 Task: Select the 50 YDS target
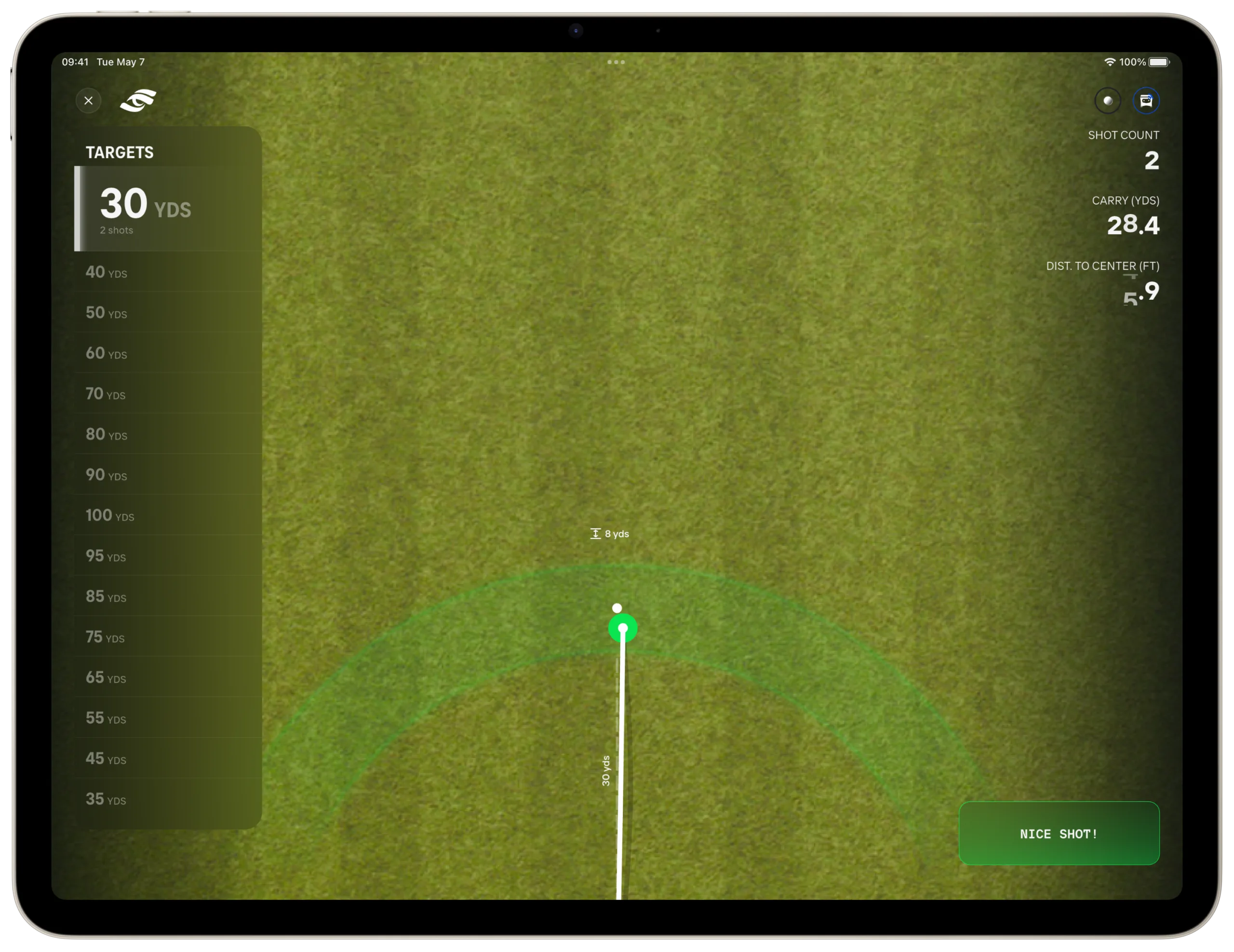pos(168,313)
